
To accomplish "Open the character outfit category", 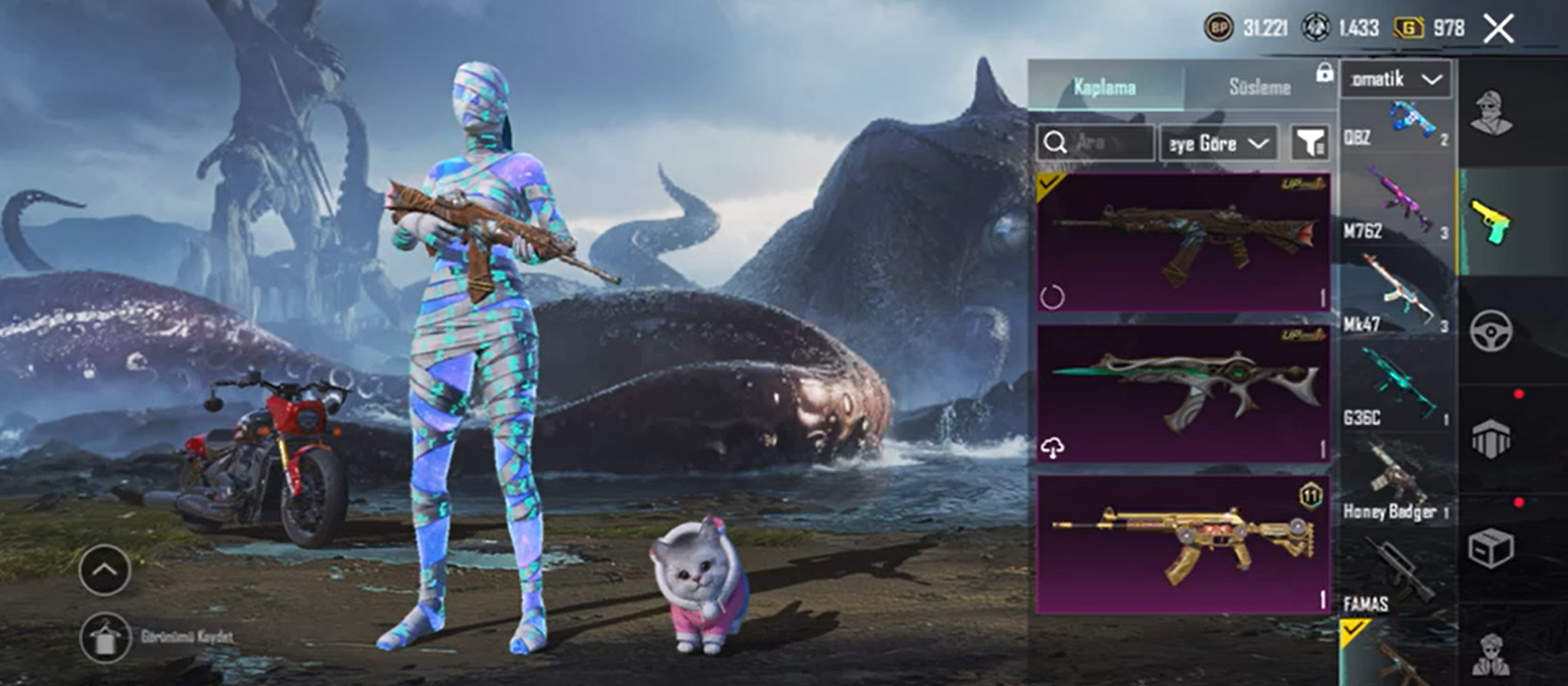I will click(x=1492, y=114).
